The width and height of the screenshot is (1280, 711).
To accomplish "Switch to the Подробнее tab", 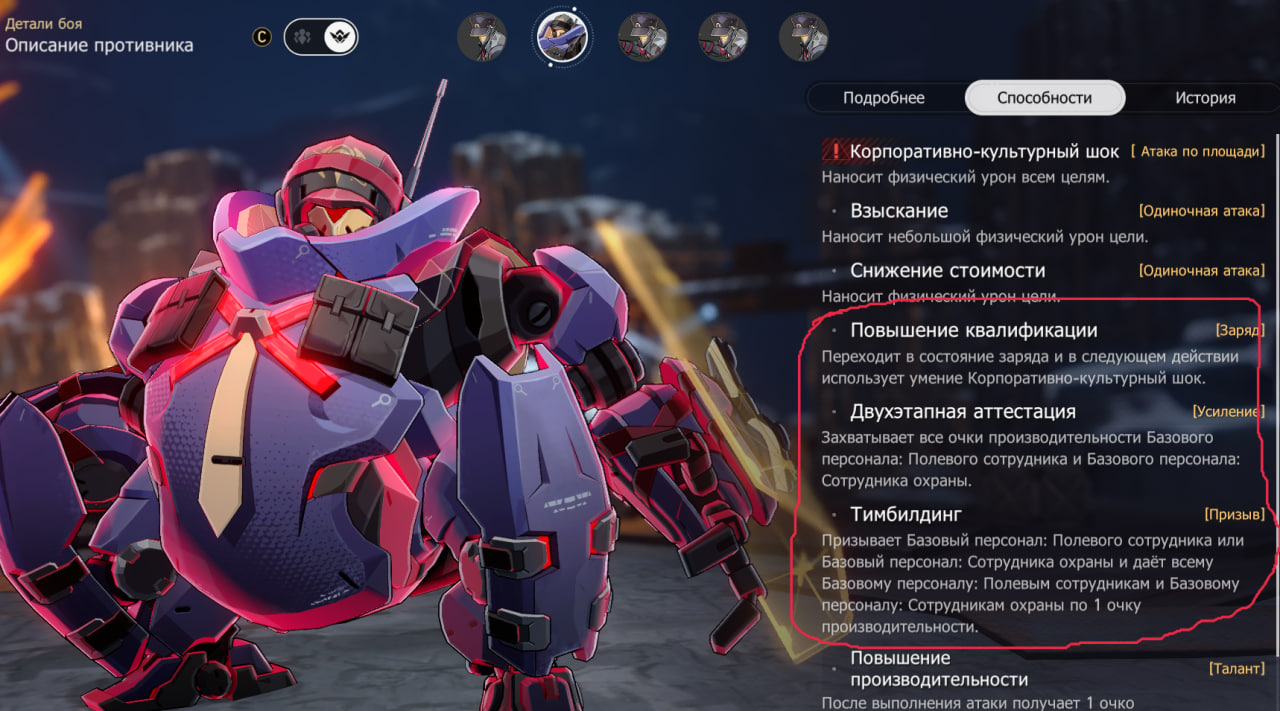I will pyautogui.click(x=883, y=98).
